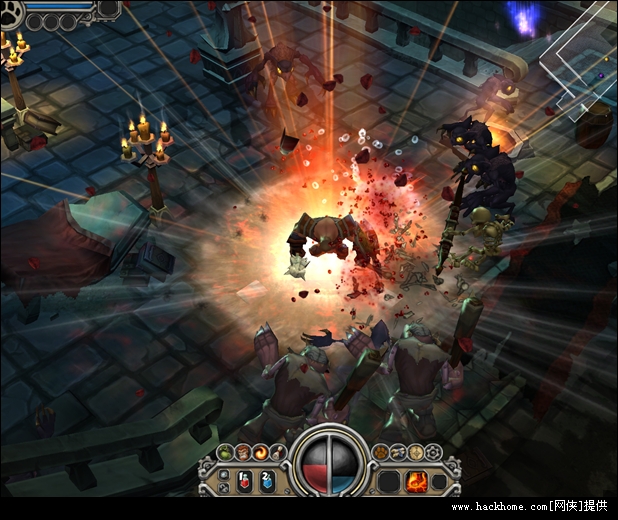Click the joystick-shaped icon beside the swirl
This screenshot has height=520, width=618.
277,453
